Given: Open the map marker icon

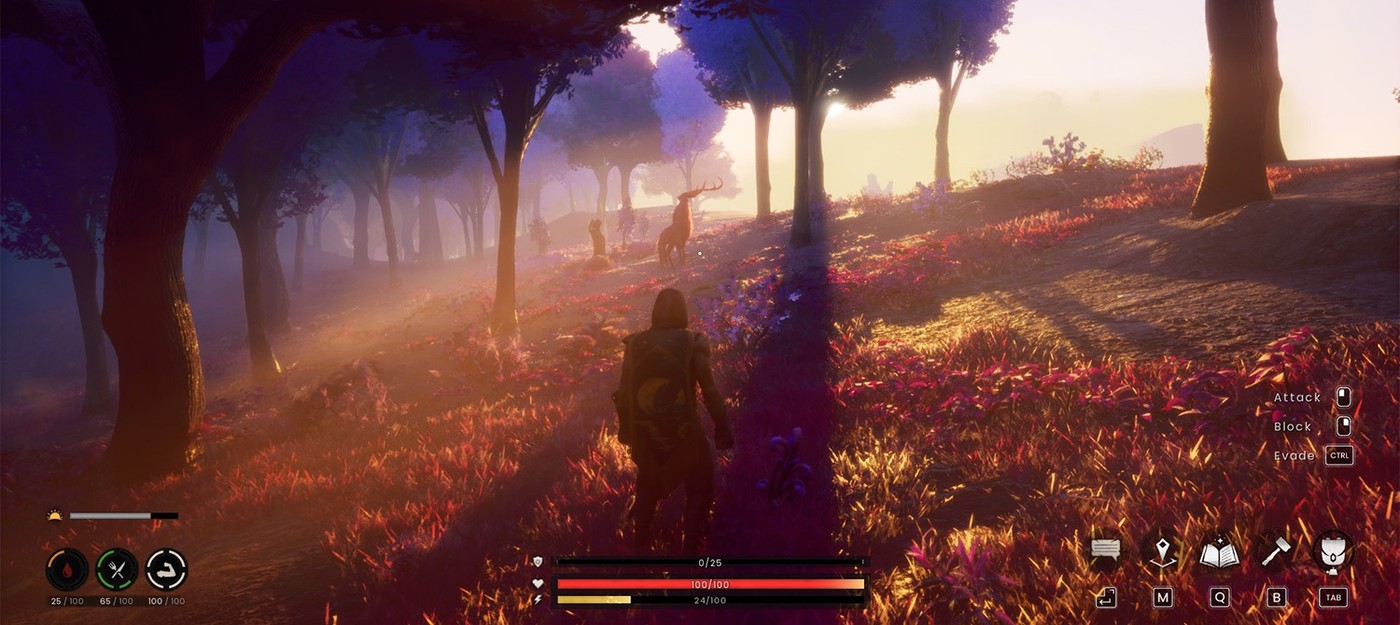Looking at the screenshot, I should (x=1162, y=551).
